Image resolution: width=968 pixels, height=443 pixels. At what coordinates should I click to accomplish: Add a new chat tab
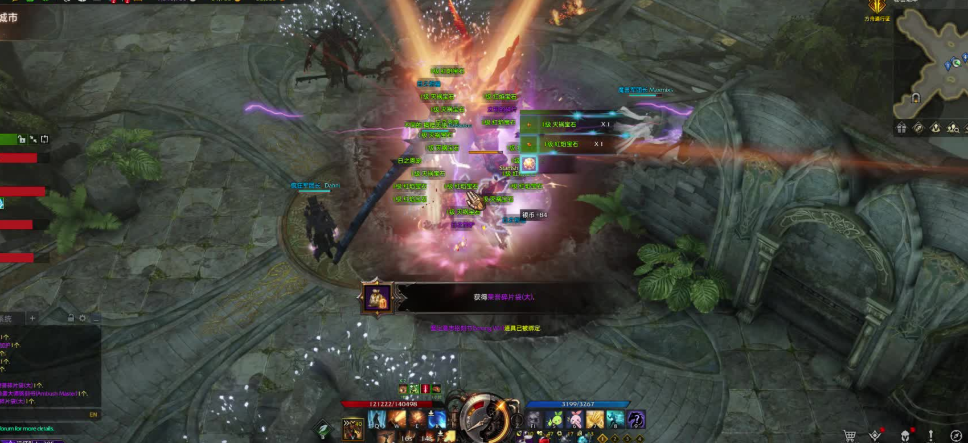click(32, 318)
